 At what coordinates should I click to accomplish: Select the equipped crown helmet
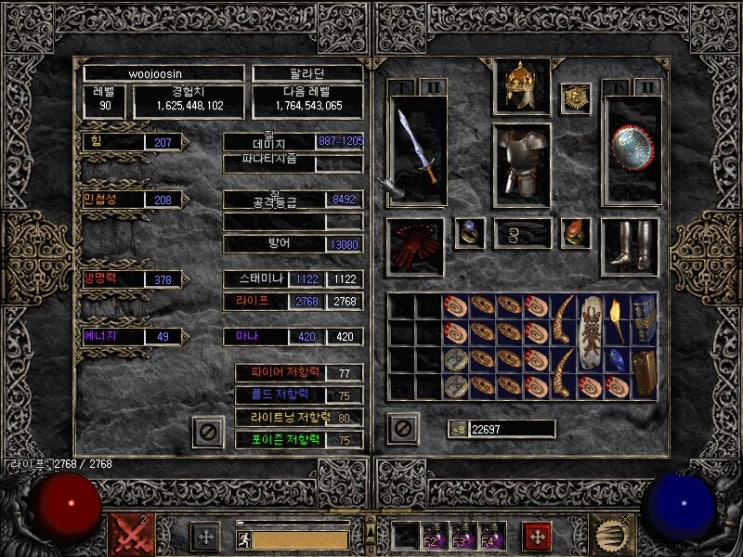coord(521,88)
